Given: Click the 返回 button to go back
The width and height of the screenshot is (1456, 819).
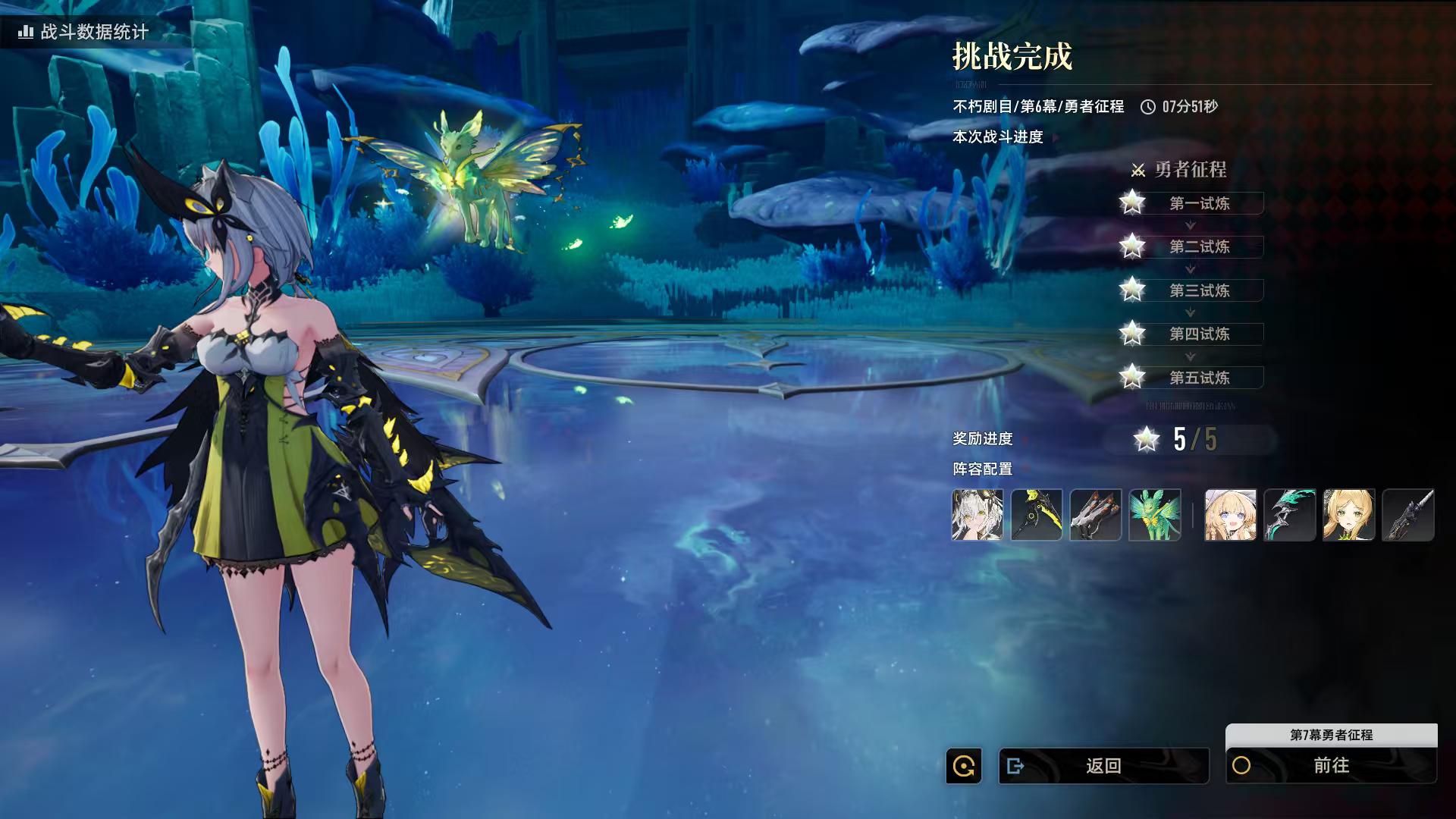Looking at the screenshot, I should (x=1103, y=766).
